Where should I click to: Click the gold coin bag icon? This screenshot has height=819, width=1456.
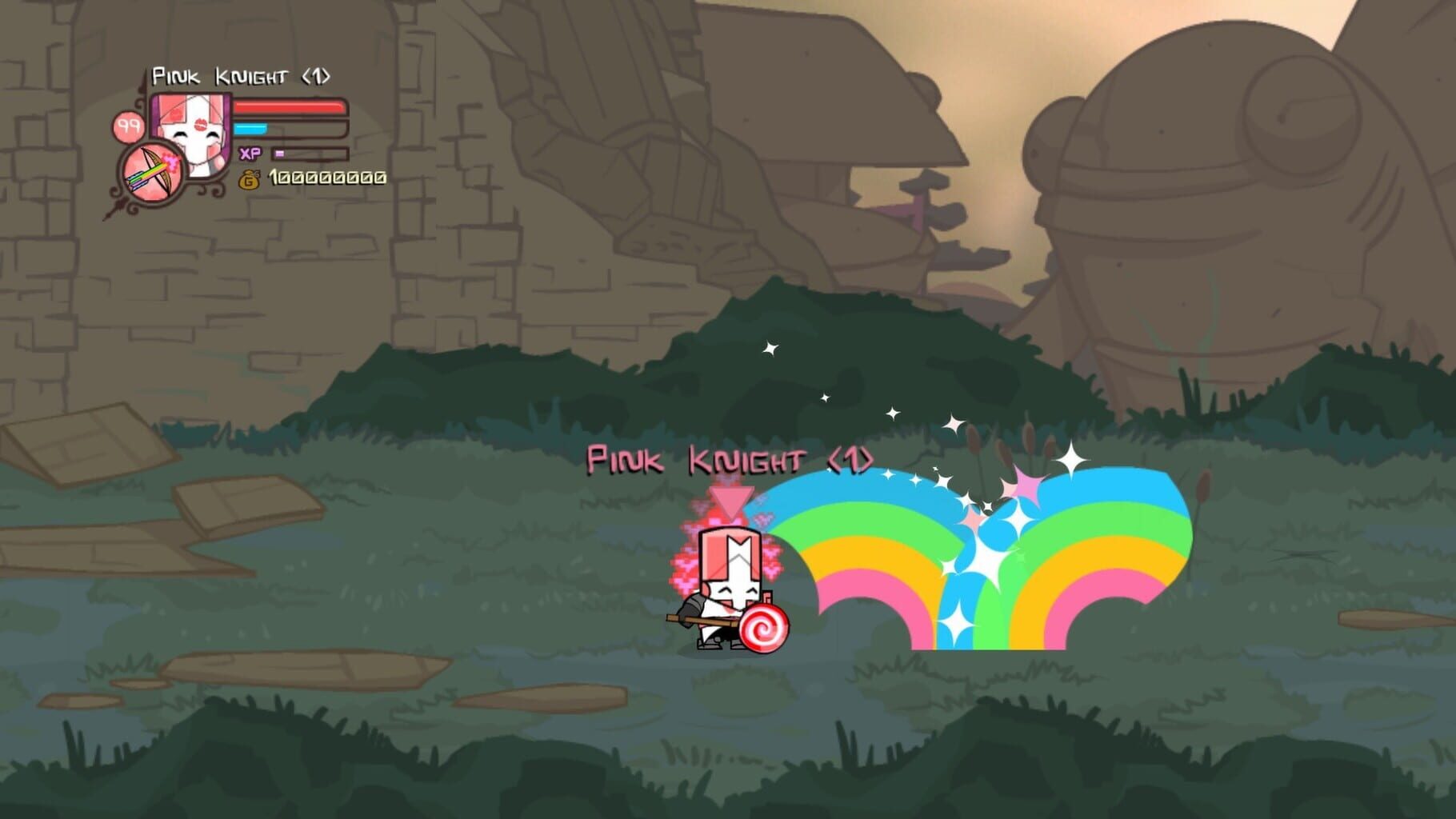click(248, 179)
